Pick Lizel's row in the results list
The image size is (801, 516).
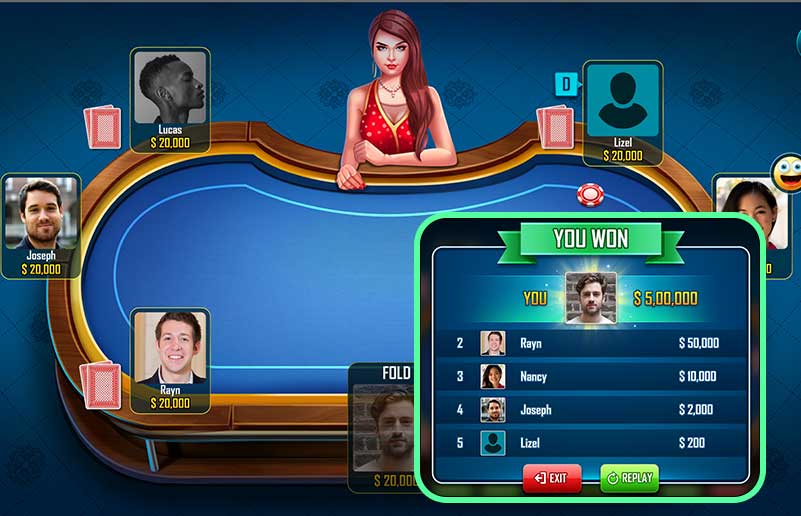coord(590,442)
